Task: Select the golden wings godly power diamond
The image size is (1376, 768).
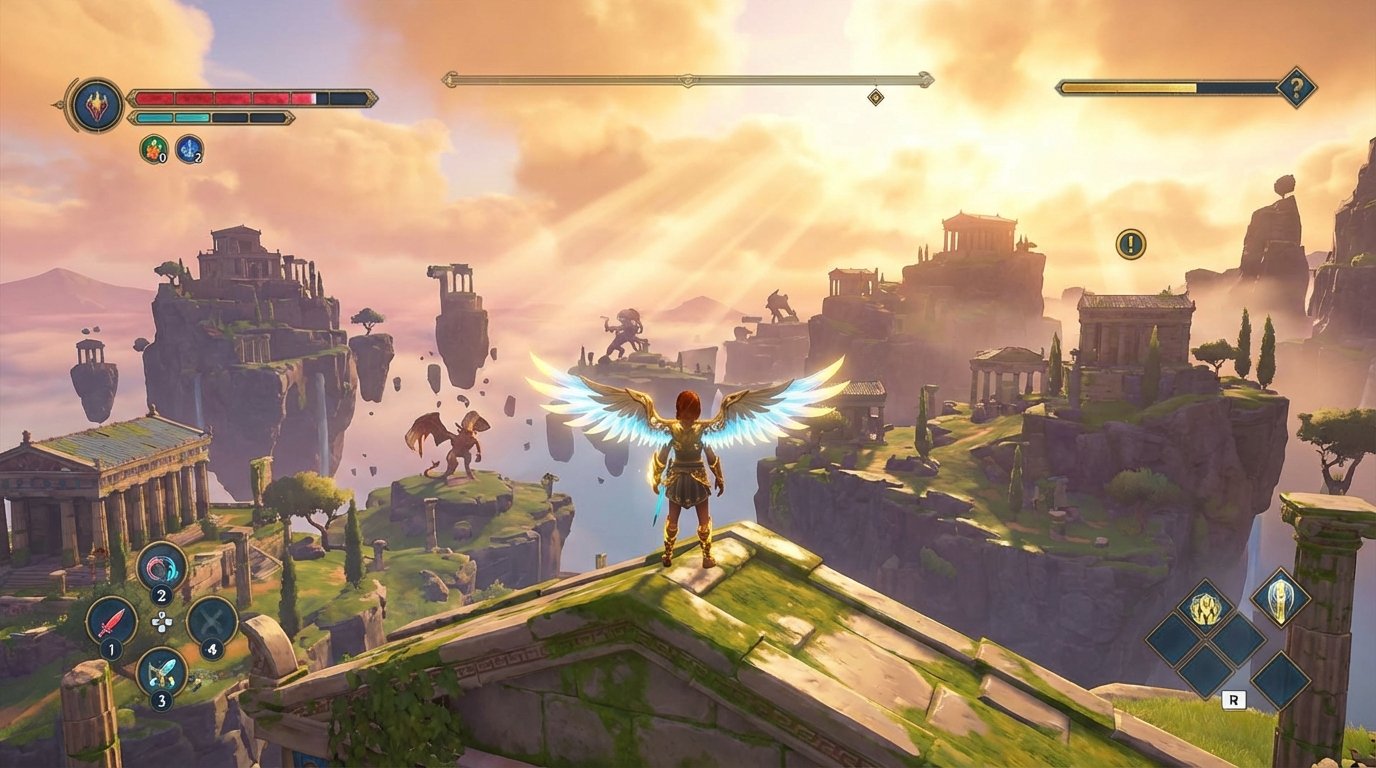Action: [1280, 601]
